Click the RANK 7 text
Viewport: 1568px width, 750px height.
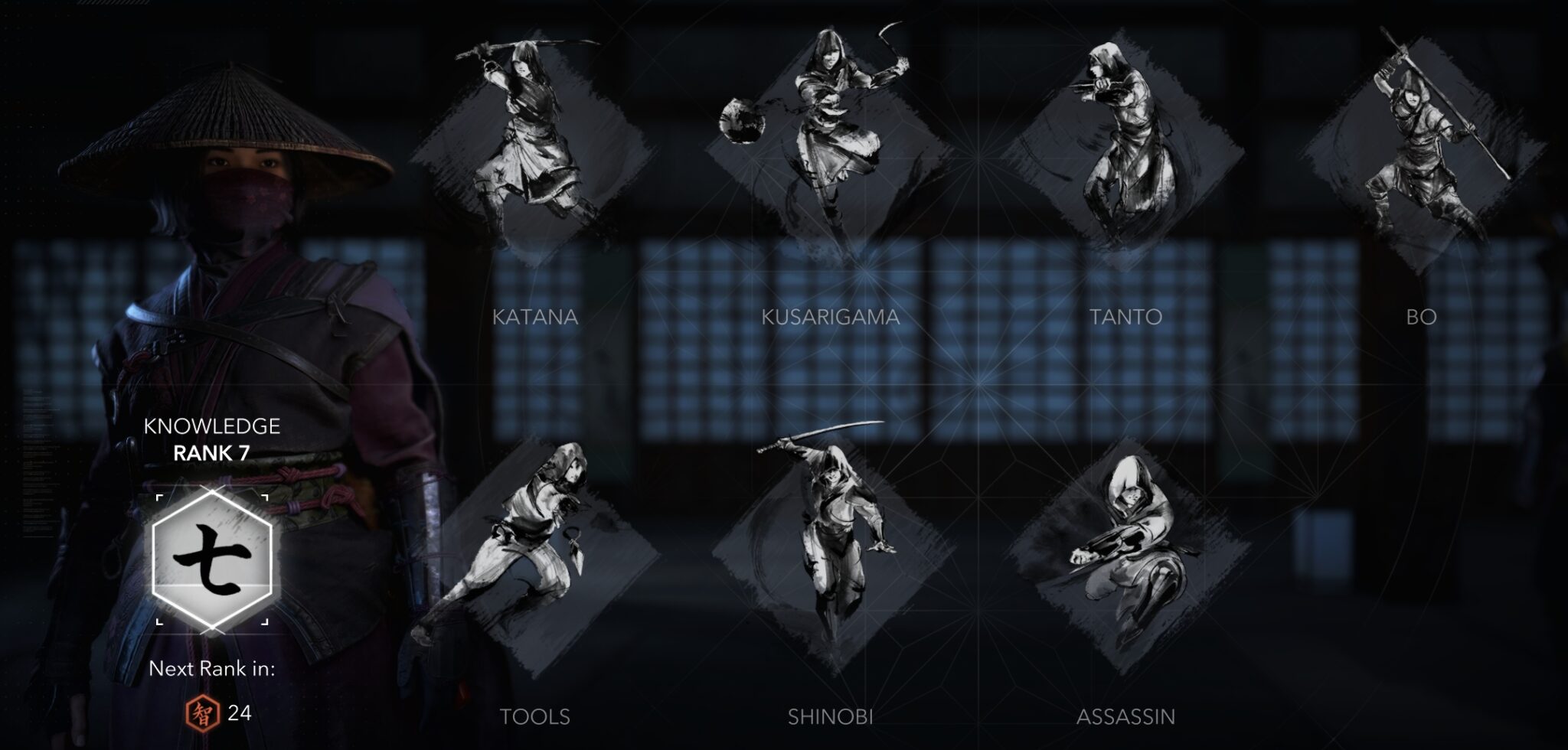click(212, 455)
